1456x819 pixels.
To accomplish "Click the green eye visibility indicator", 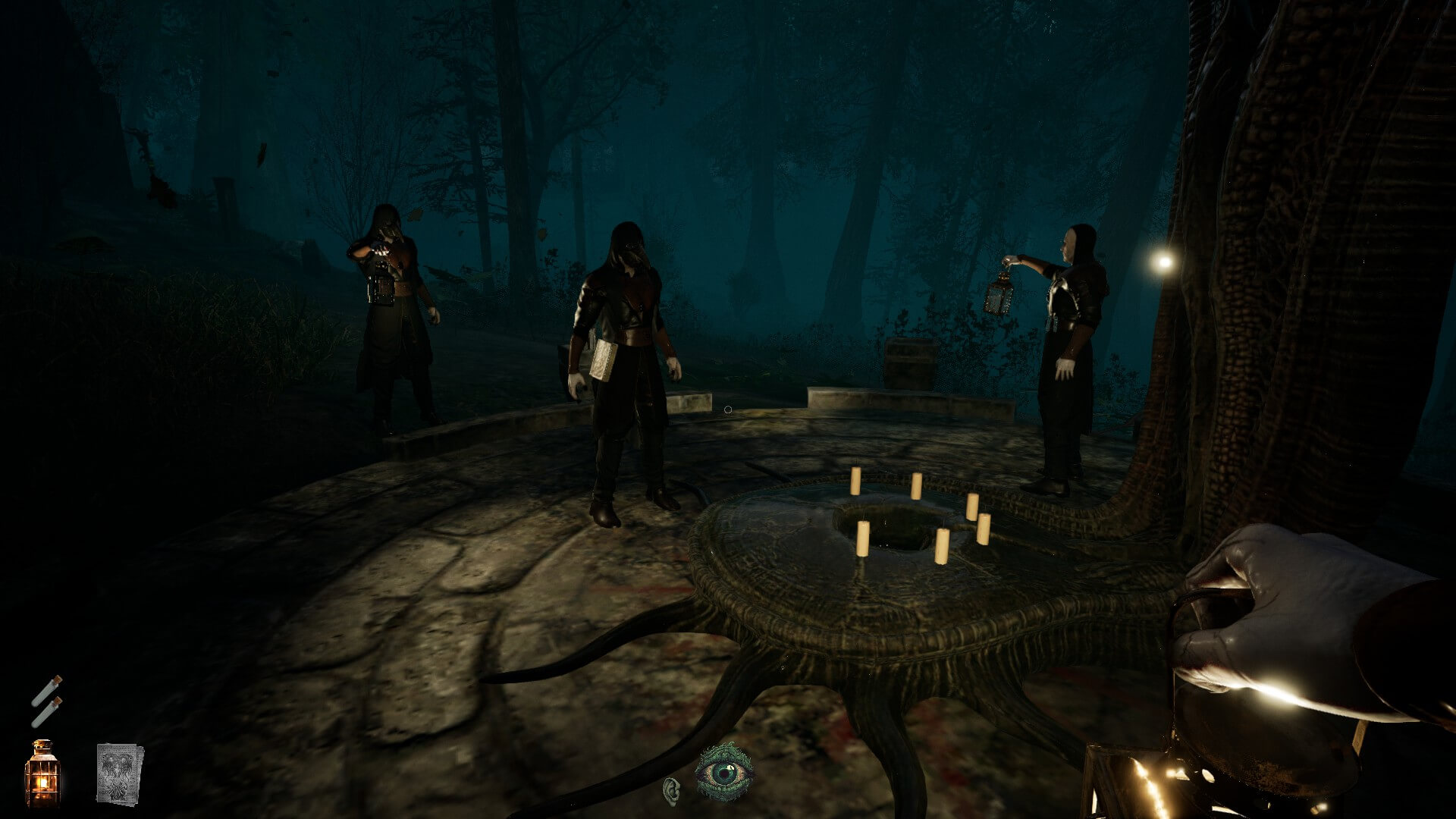I will [724, 772].
